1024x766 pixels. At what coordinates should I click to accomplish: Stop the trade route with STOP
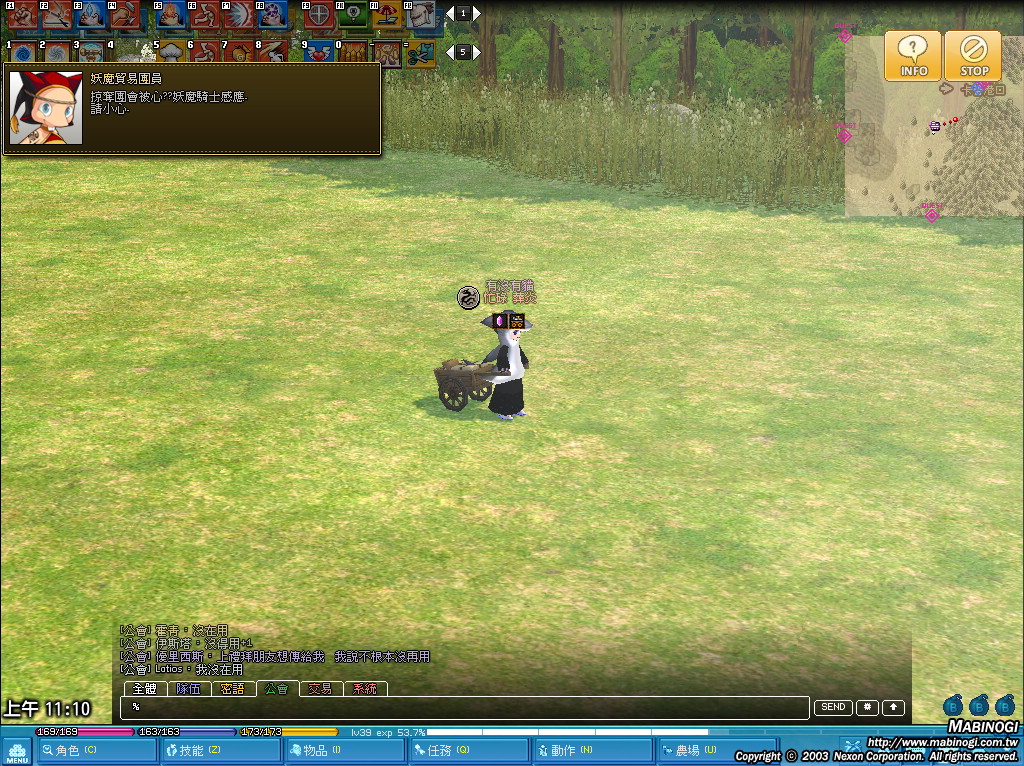(973, 56)
